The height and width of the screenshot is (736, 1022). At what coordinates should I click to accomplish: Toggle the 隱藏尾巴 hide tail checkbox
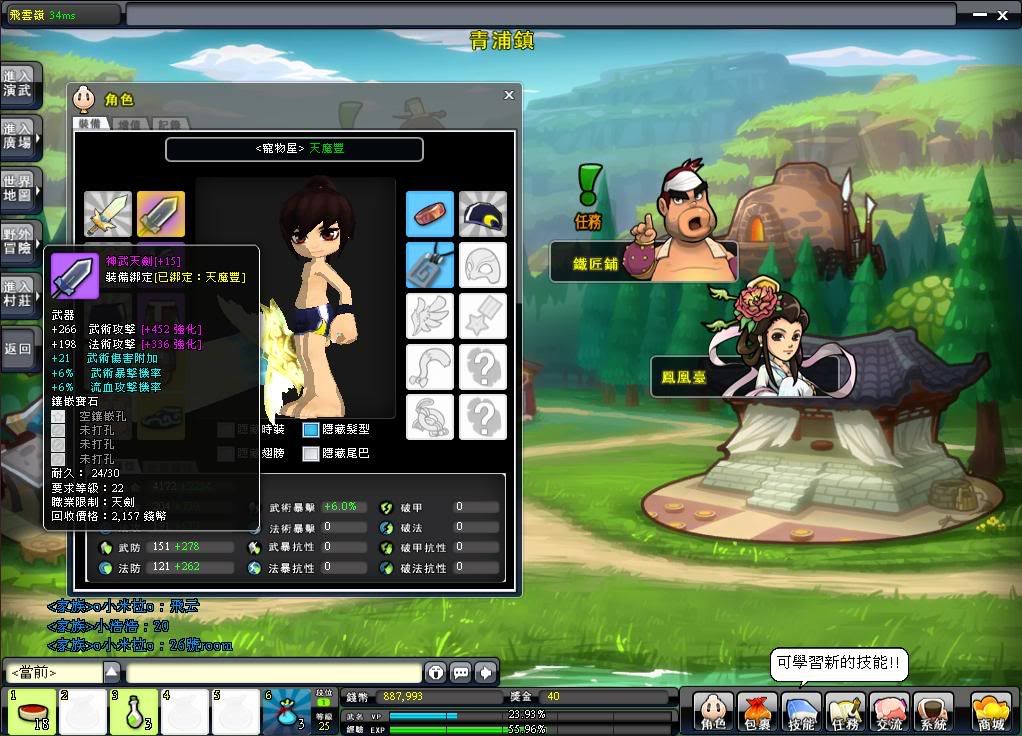(x=311, y=453)
